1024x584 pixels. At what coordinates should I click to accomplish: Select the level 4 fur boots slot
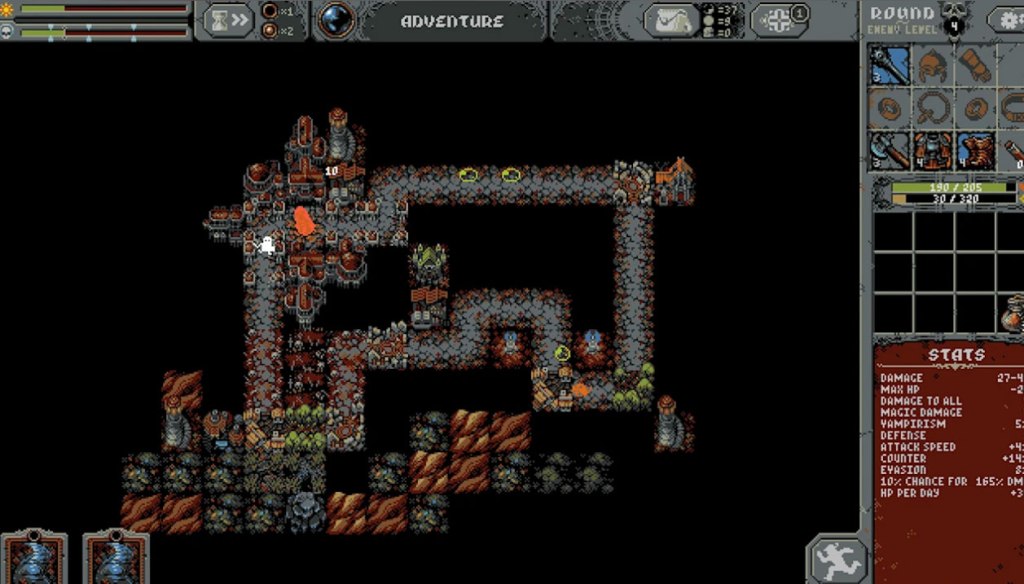(976, 150)
